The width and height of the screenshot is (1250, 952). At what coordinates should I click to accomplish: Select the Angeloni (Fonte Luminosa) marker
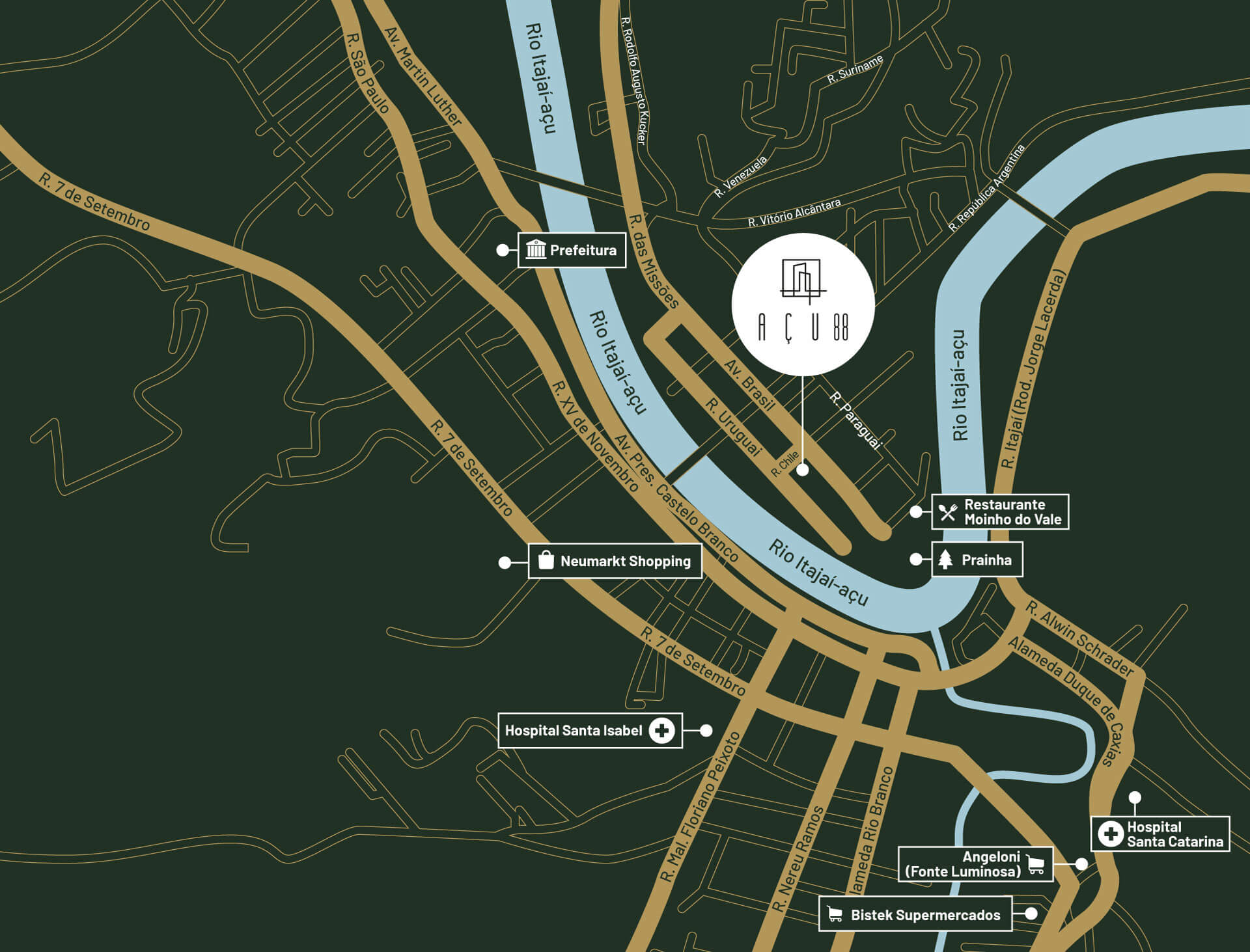(975, 864)
